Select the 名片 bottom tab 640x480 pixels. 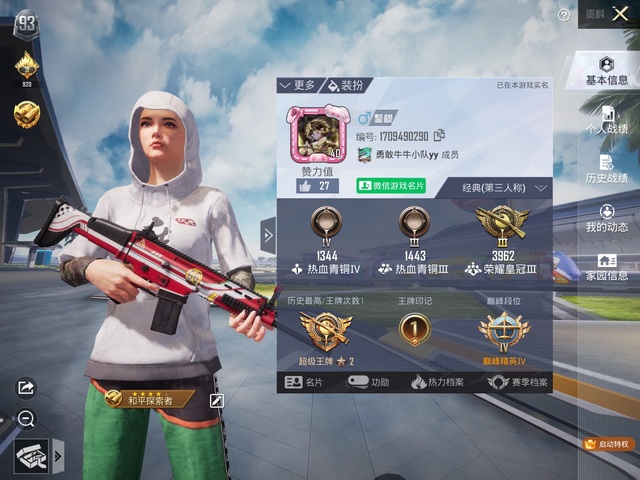click(305, 382)
